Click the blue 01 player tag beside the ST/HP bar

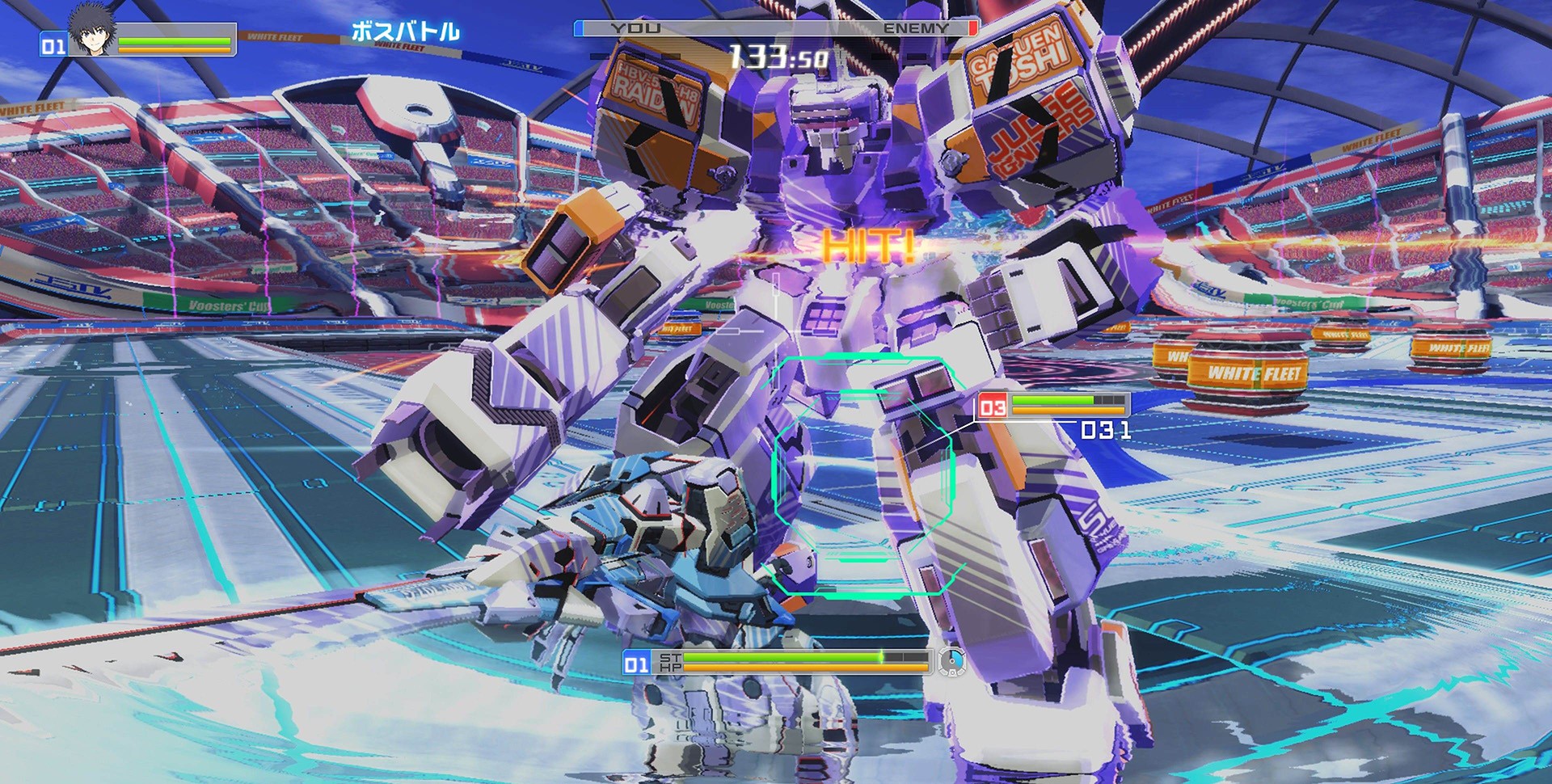click(x=636, y=664)
